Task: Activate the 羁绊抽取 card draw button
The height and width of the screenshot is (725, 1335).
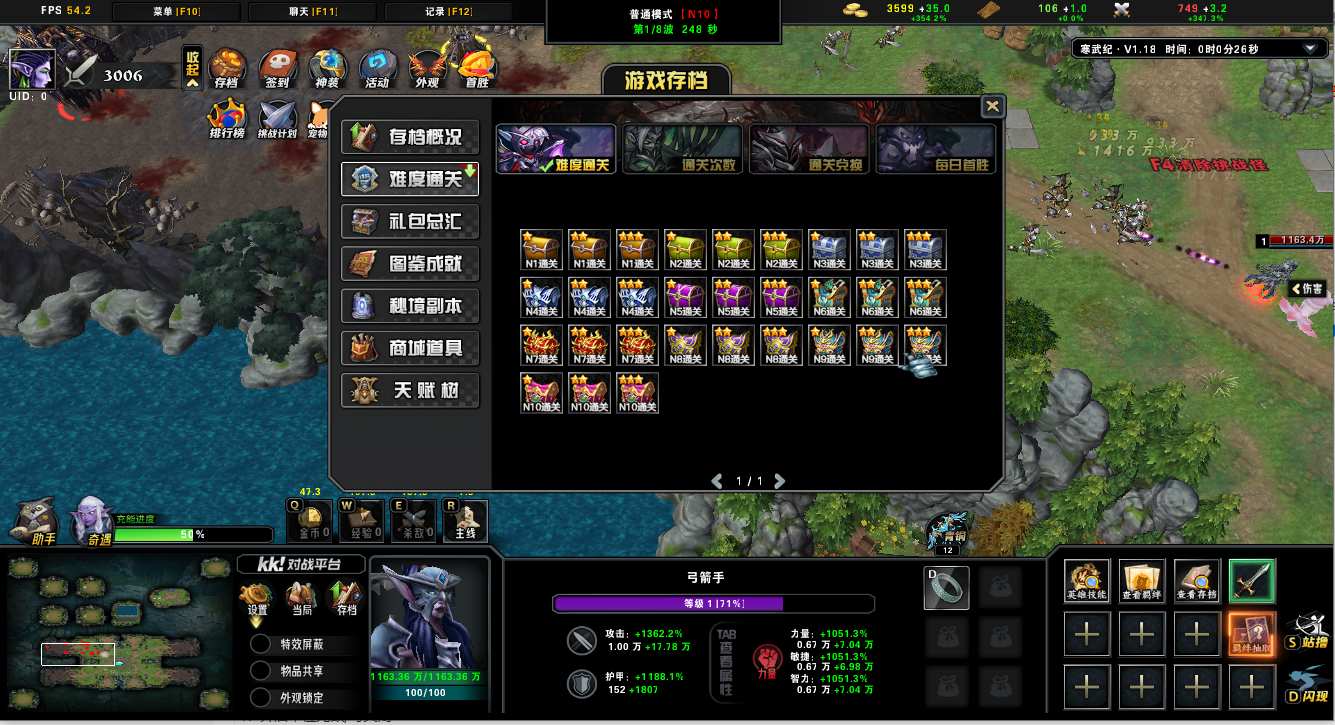Action: (x=1251, y=634)
